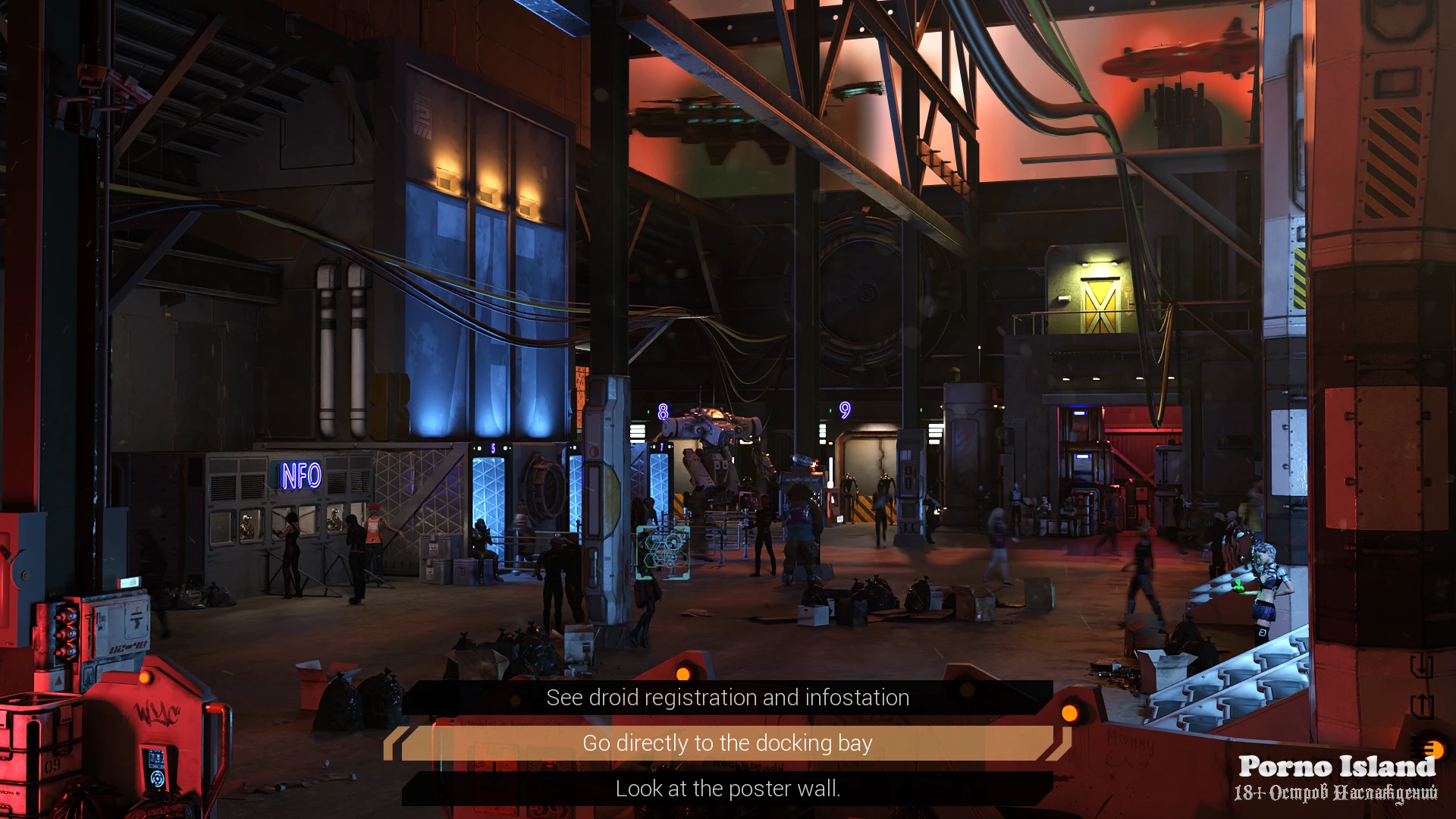Screen dimensions: 1456x819
Task: Click the quick save down-arrow icon
Action: pyautogui.click(x=1420, y=667)
